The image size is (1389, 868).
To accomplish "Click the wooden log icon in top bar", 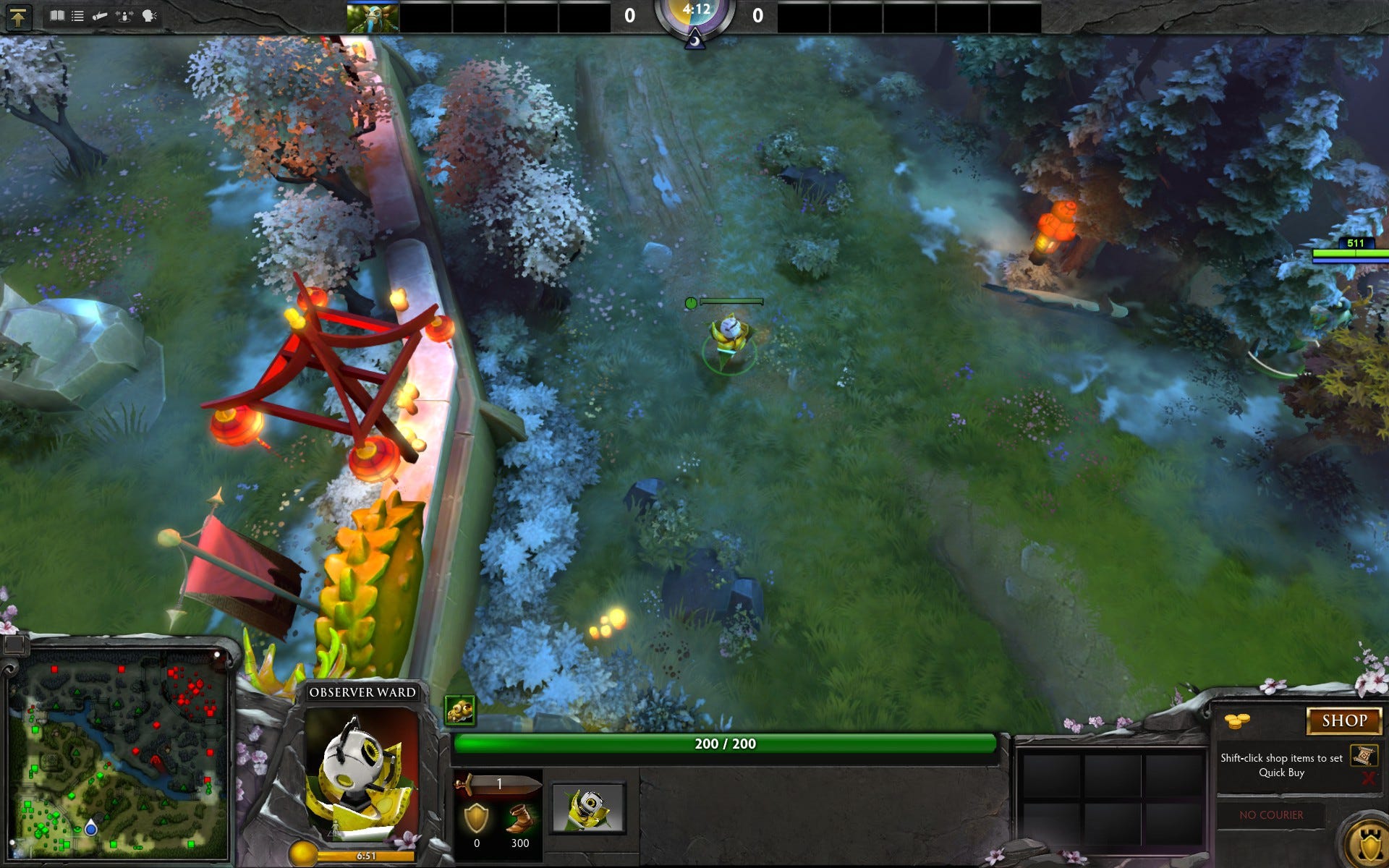I will tap(100, 15).
